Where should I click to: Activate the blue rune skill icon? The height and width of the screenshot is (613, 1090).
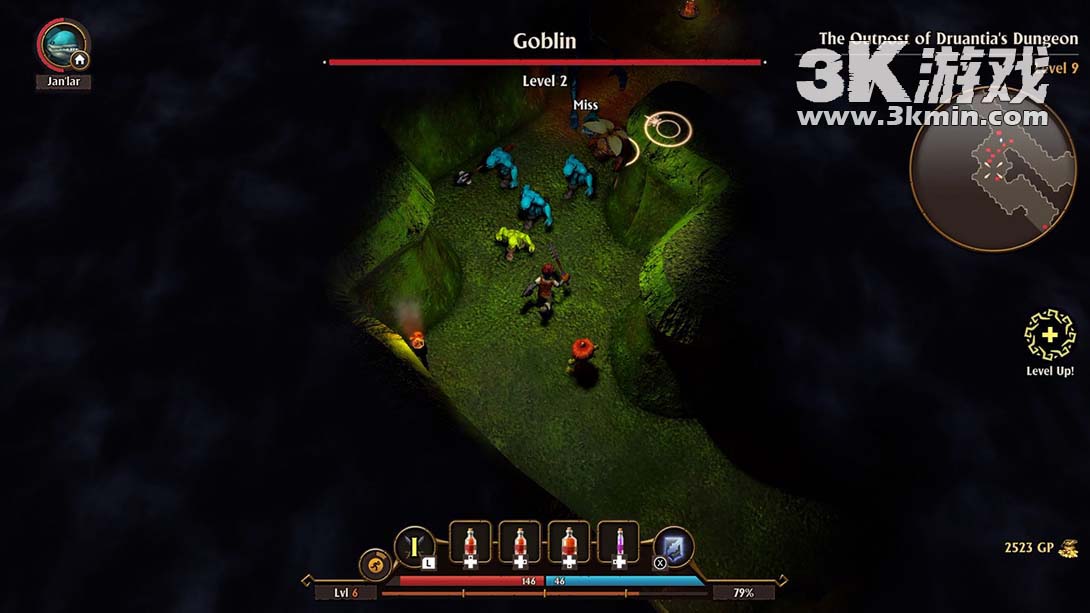pyautogui.click(x=673, y=546)
